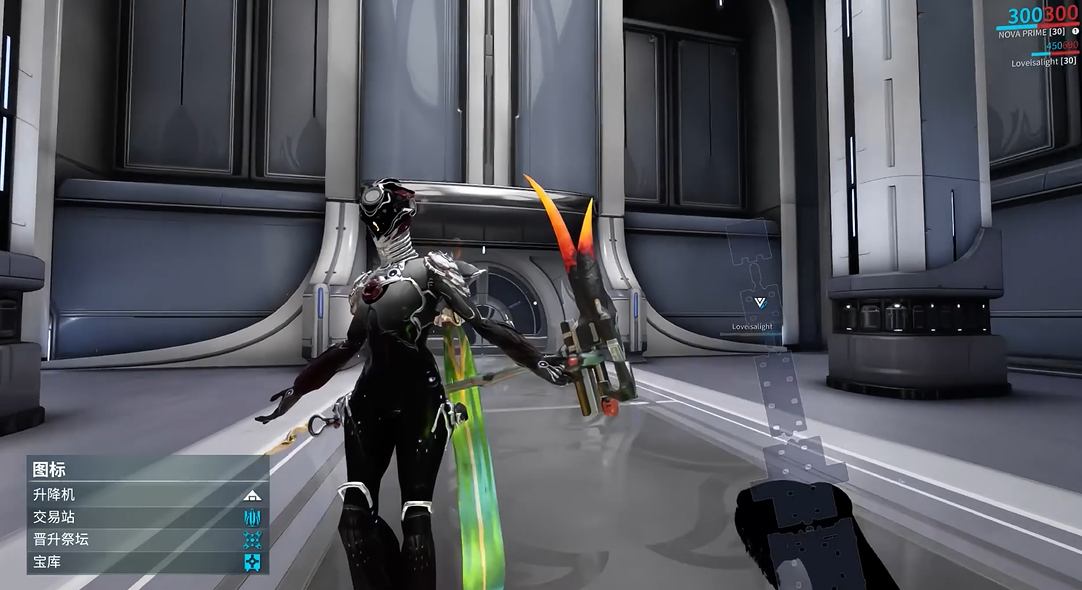
Task: Select the 升降机 elevator legend entry
Action: [x=147, y=494]
